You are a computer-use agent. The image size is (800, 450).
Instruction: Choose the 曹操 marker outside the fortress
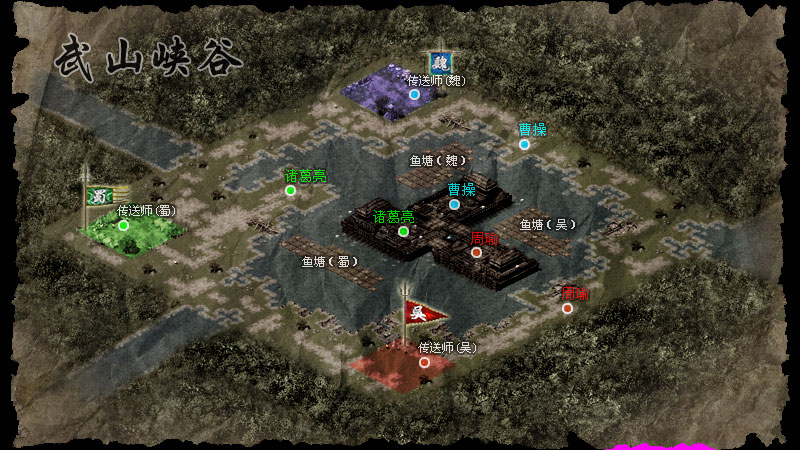pos(524,144)
